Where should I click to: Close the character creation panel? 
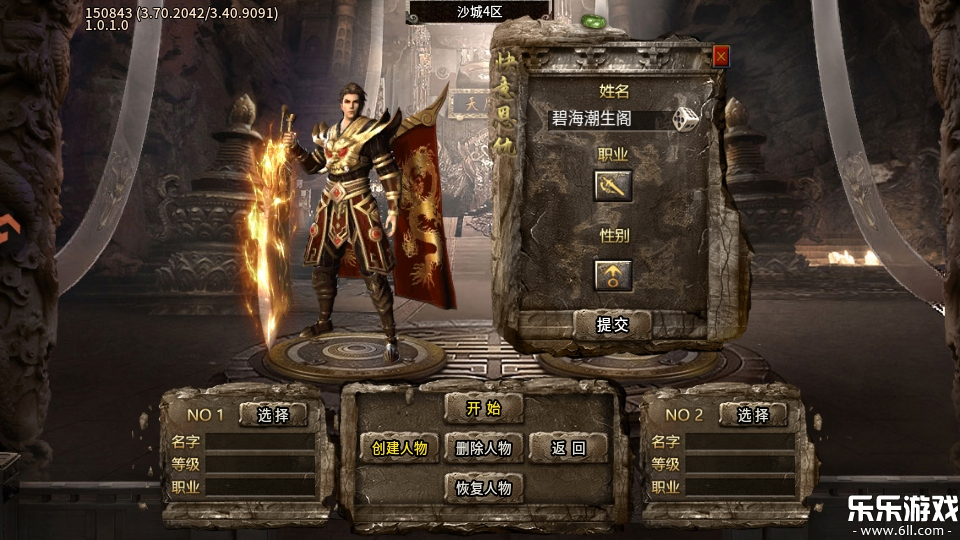tap(721, 57)
